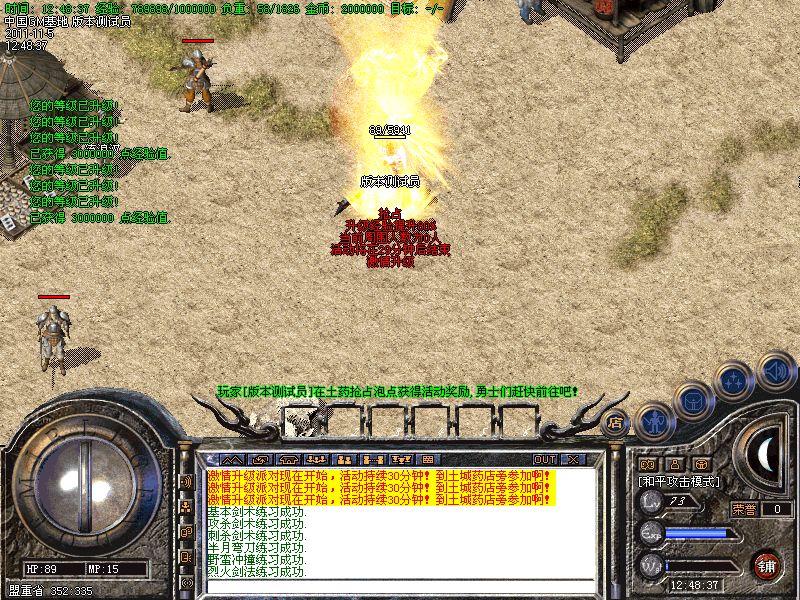The width and height of the screenshot is (800, 600).
Task: Change the 和平攻击模式 attack mode label
Action: click(x=680, y=481)
